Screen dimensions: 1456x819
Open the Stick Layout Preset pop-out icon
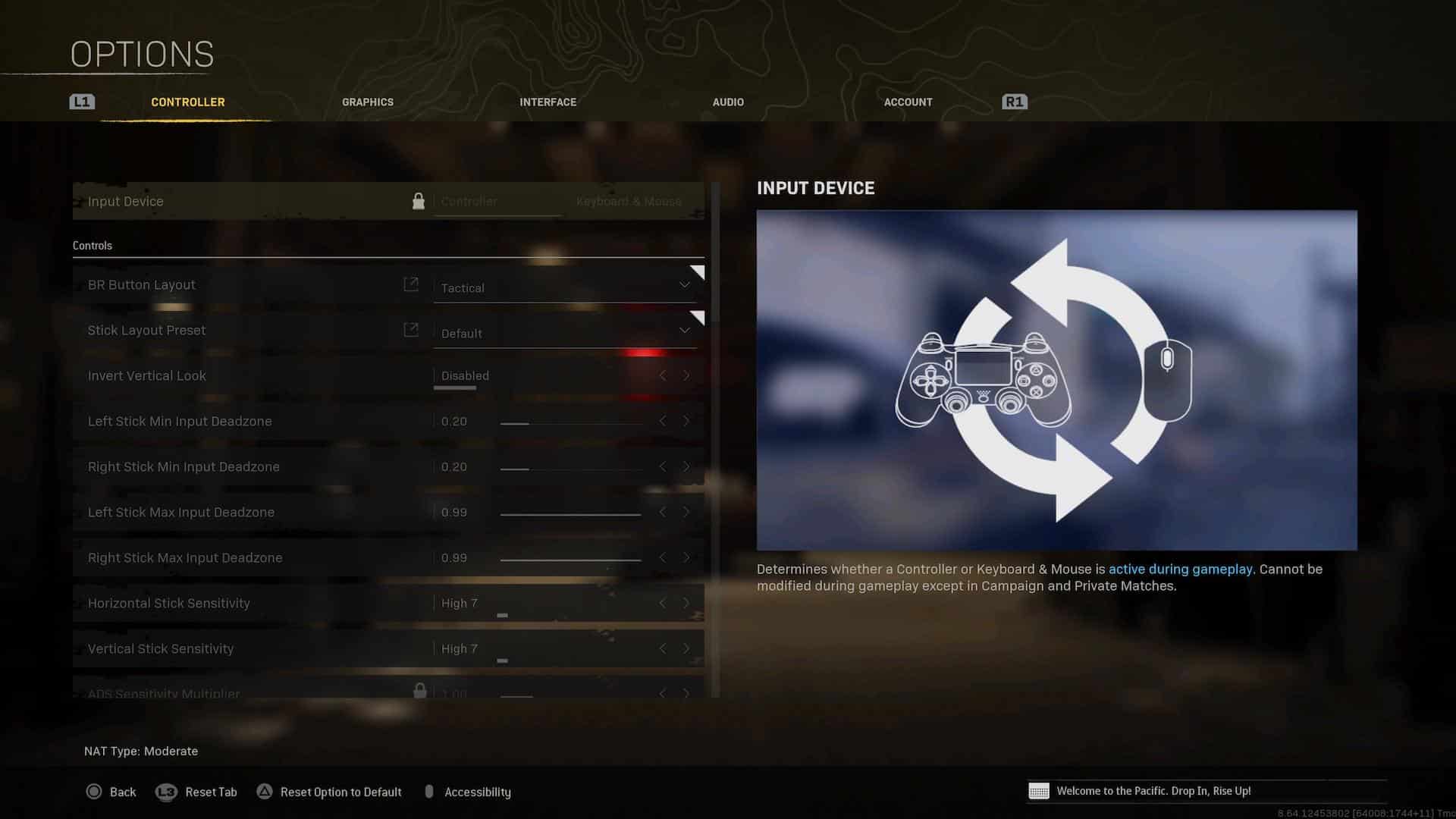tap(410, 330)
